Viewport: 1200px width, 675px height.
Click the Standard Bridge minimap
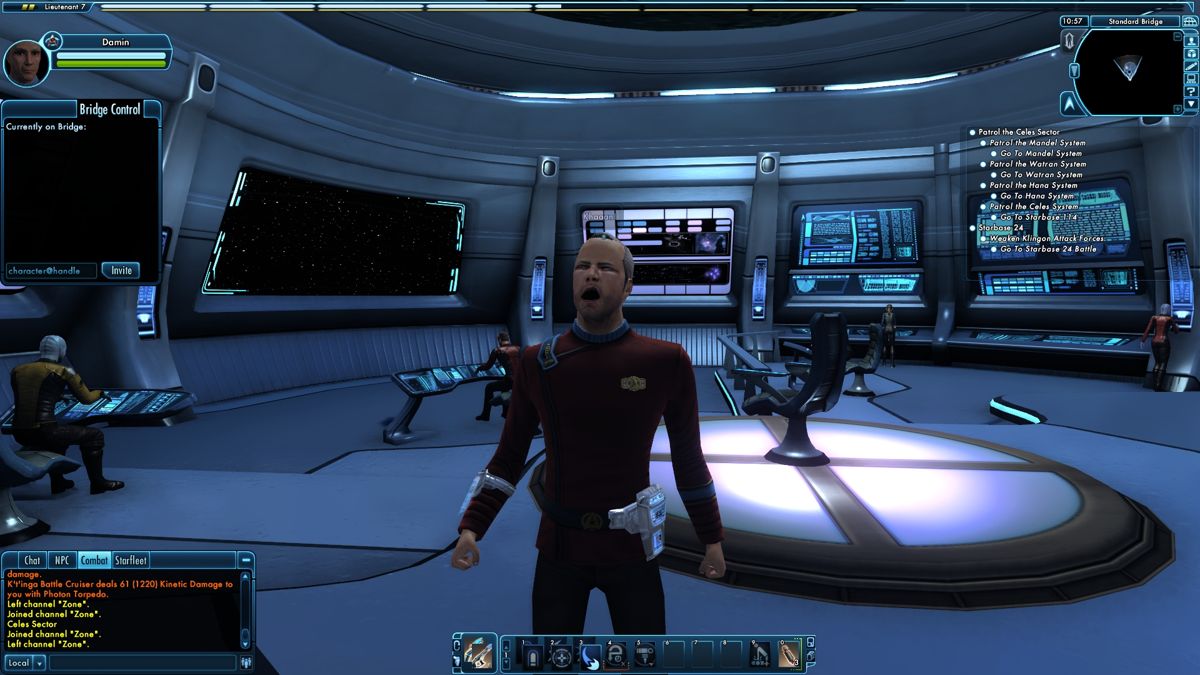click(1129, 70)
